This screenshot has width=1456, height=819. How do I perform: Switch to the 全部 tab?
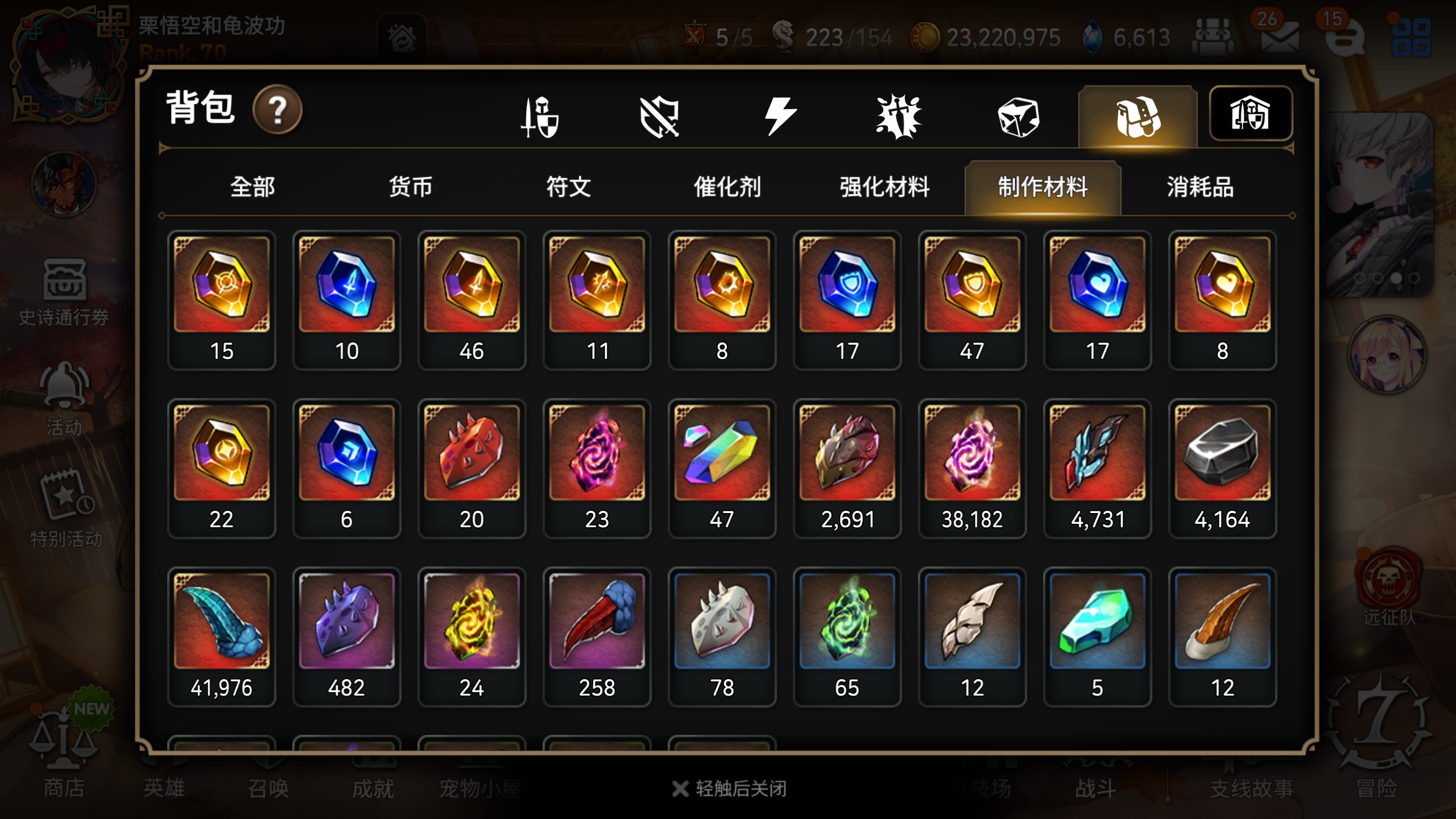click(x=253, y=187)
